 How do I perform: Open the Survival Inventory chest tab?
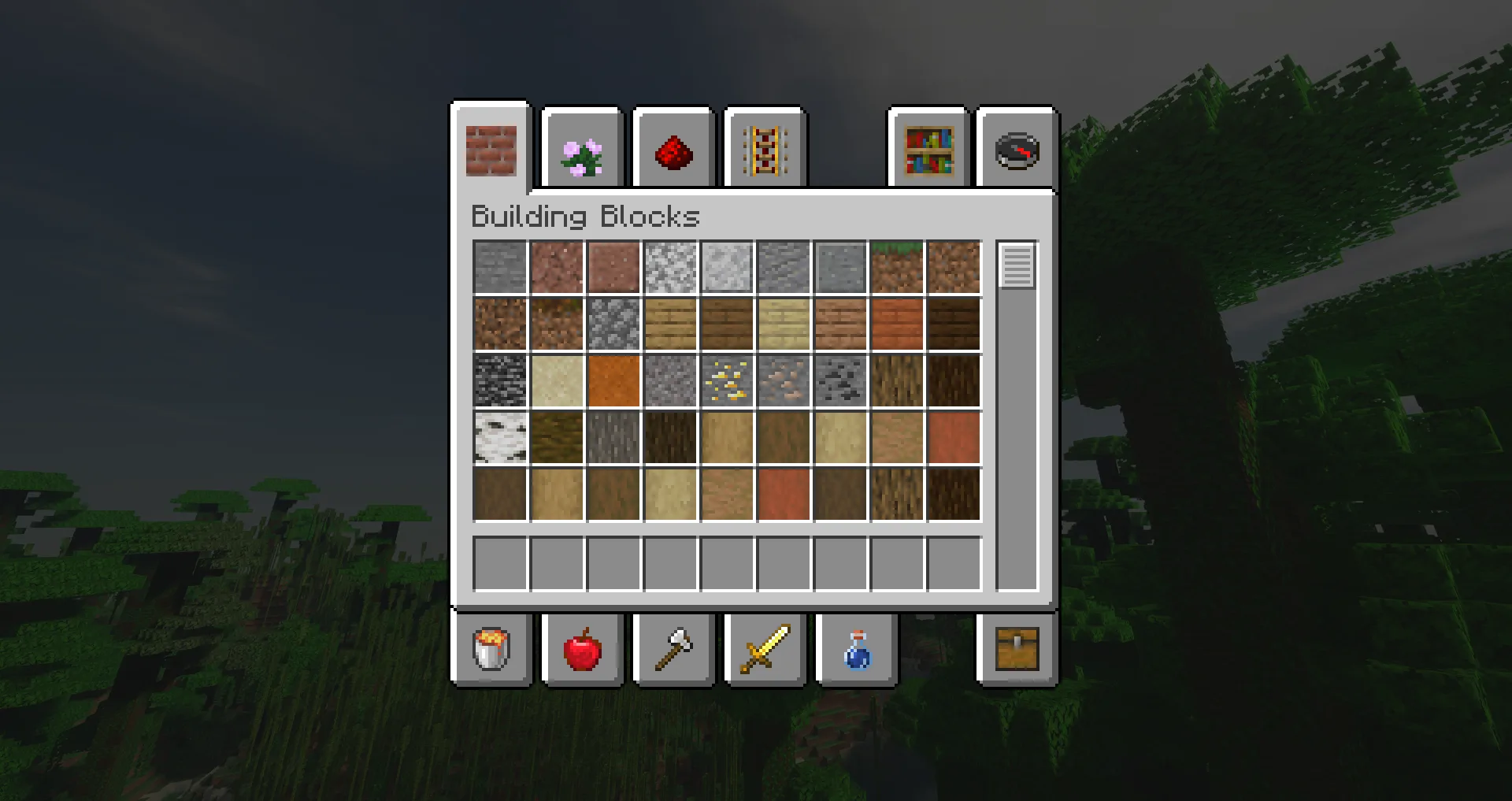pos(1017,649)
